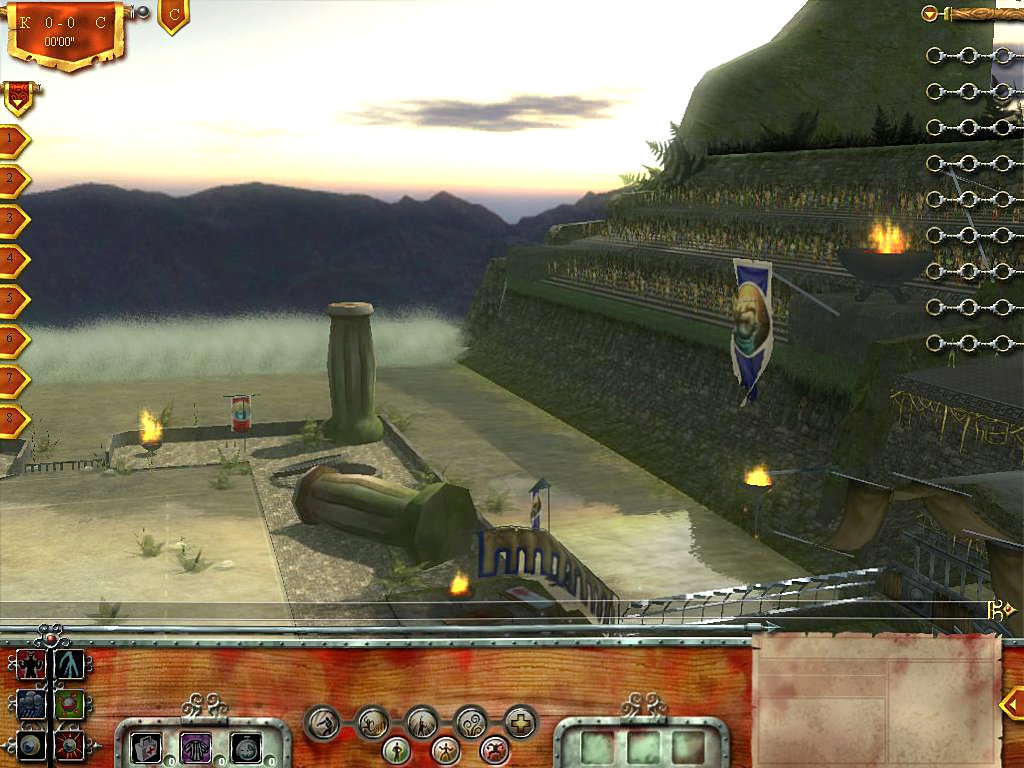This screenshot has height=768, width=1024.
Task: Choose the red-rimmed figure stance button
Action: tap(494, 749)
